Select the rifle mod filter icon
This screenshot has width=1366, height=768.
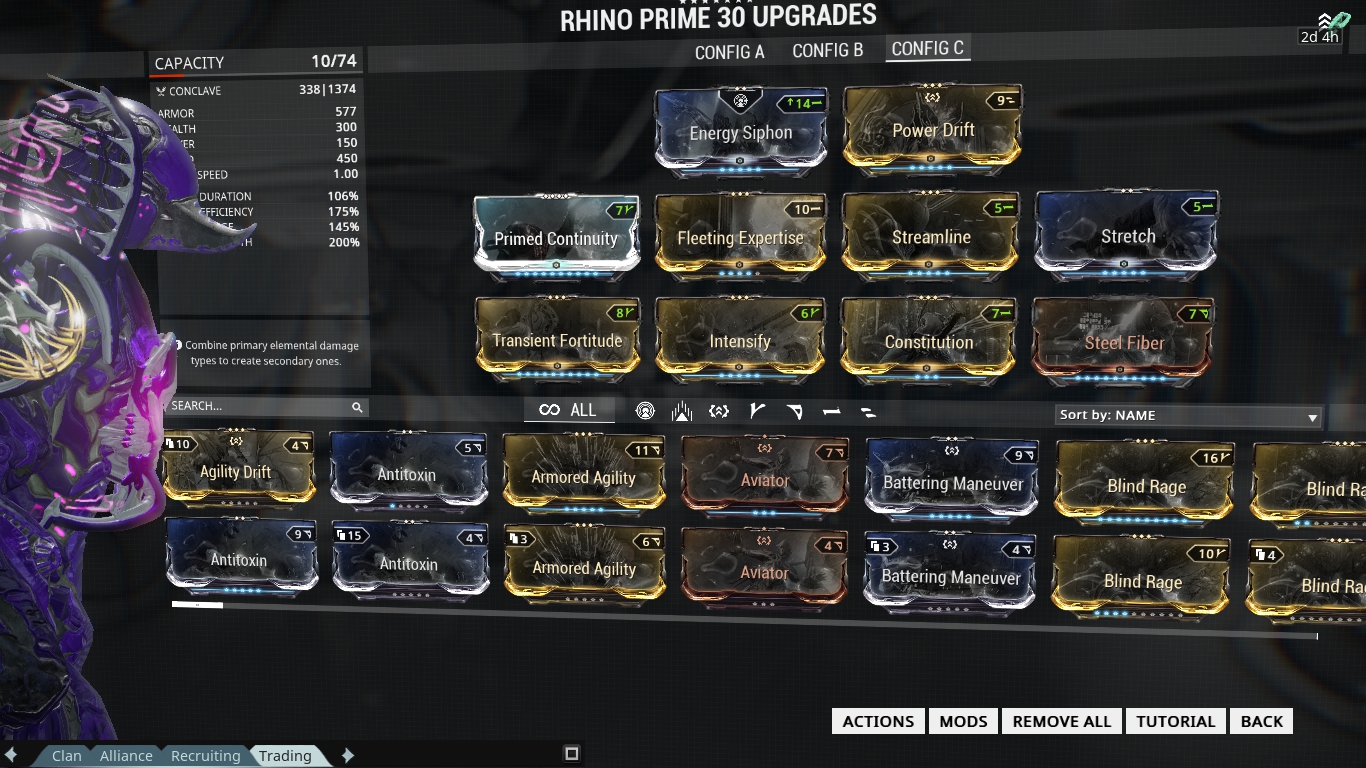[x=755, y=410]
